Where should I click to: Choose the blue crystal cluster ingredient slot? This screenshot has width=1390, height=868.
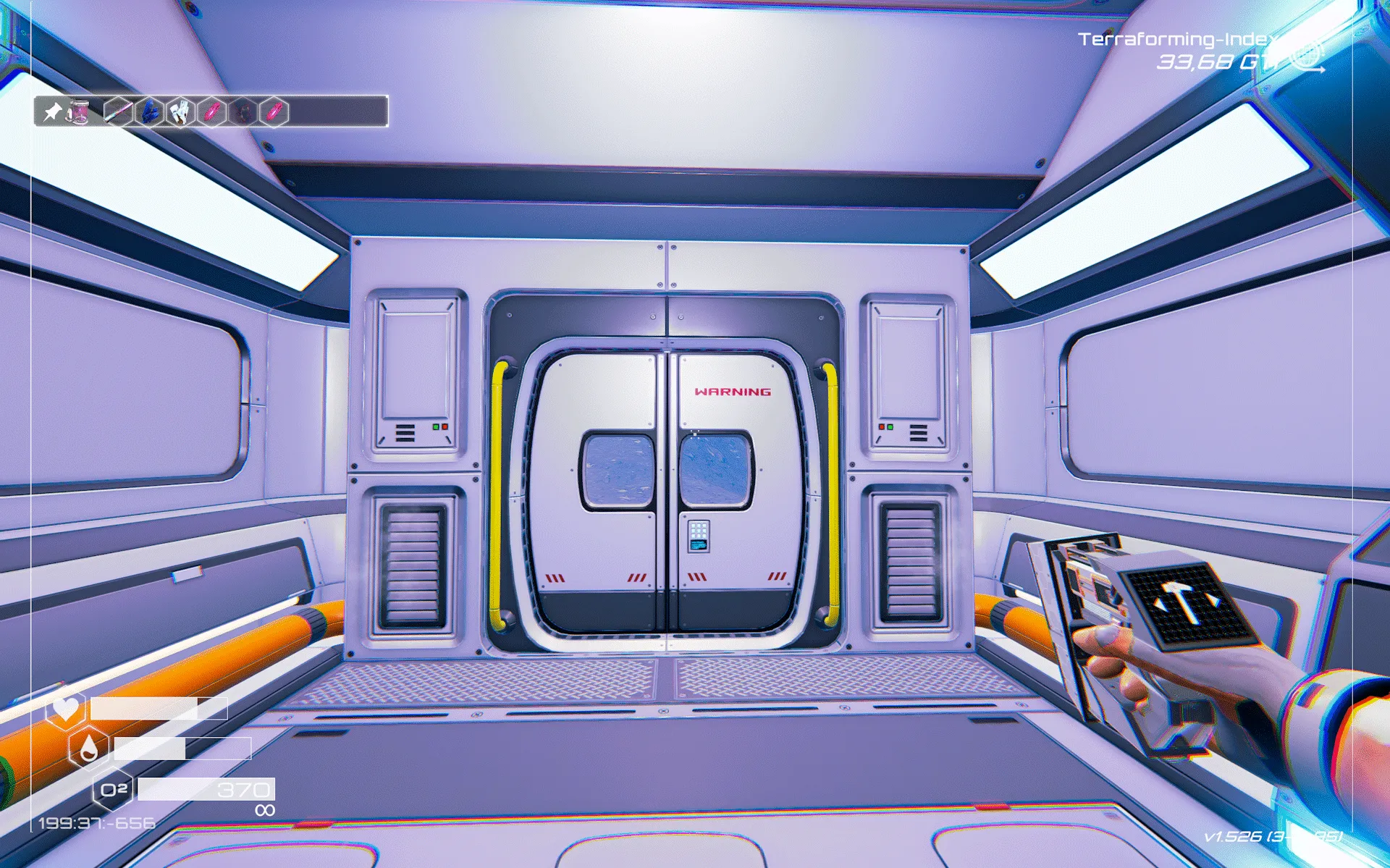(149, 111)
